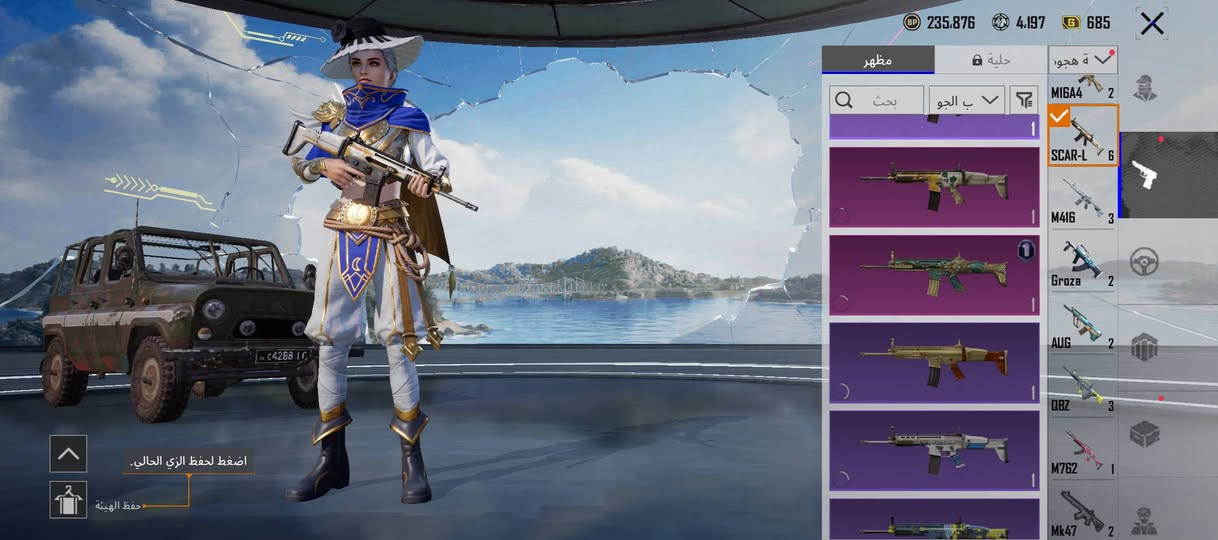1218x540 pixels.
Task: Open the sort order dropdown beside search
Action: coord(966,100)
